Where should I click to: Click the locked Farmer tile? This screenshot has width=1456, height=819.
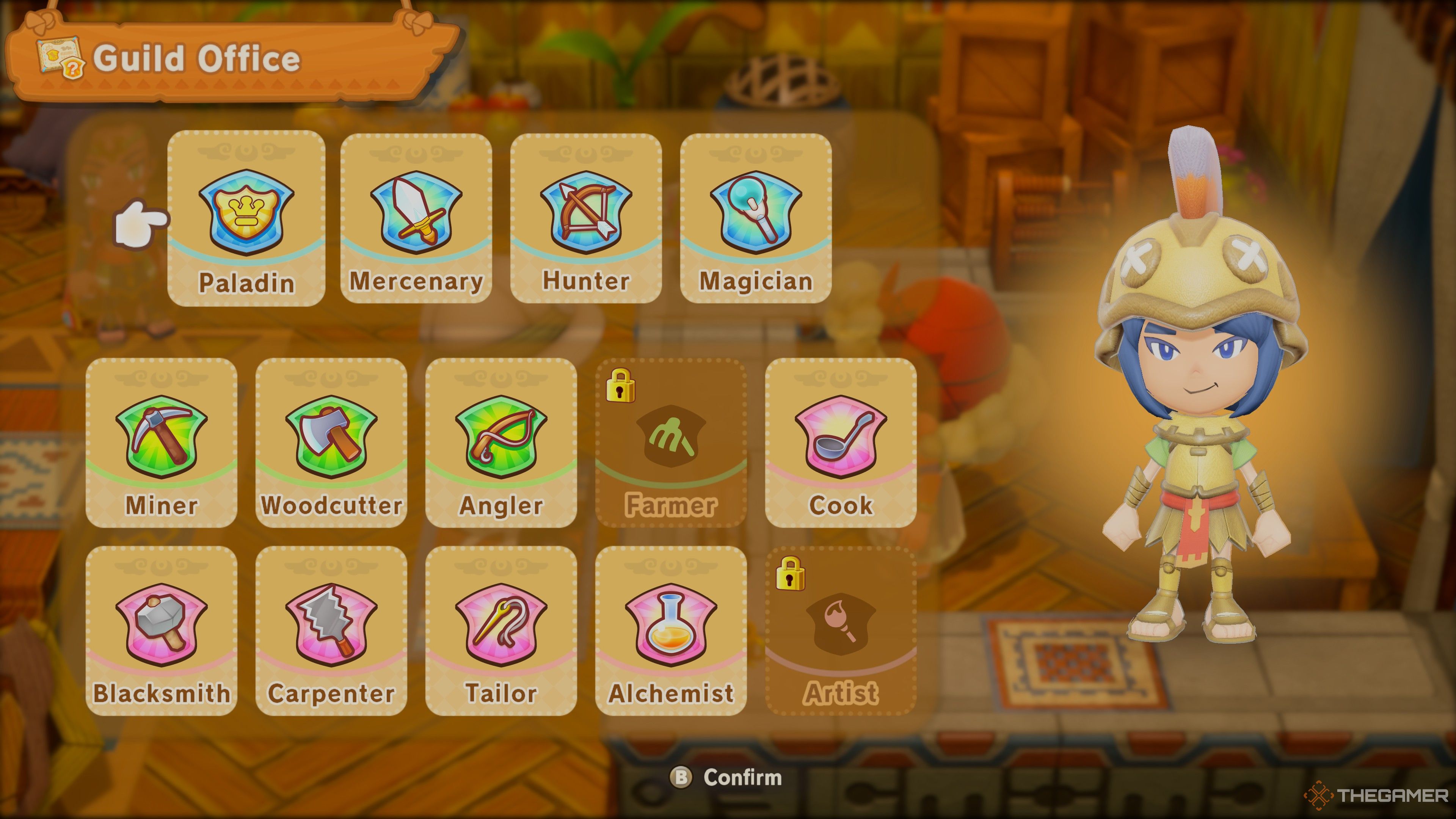(671, 442)
